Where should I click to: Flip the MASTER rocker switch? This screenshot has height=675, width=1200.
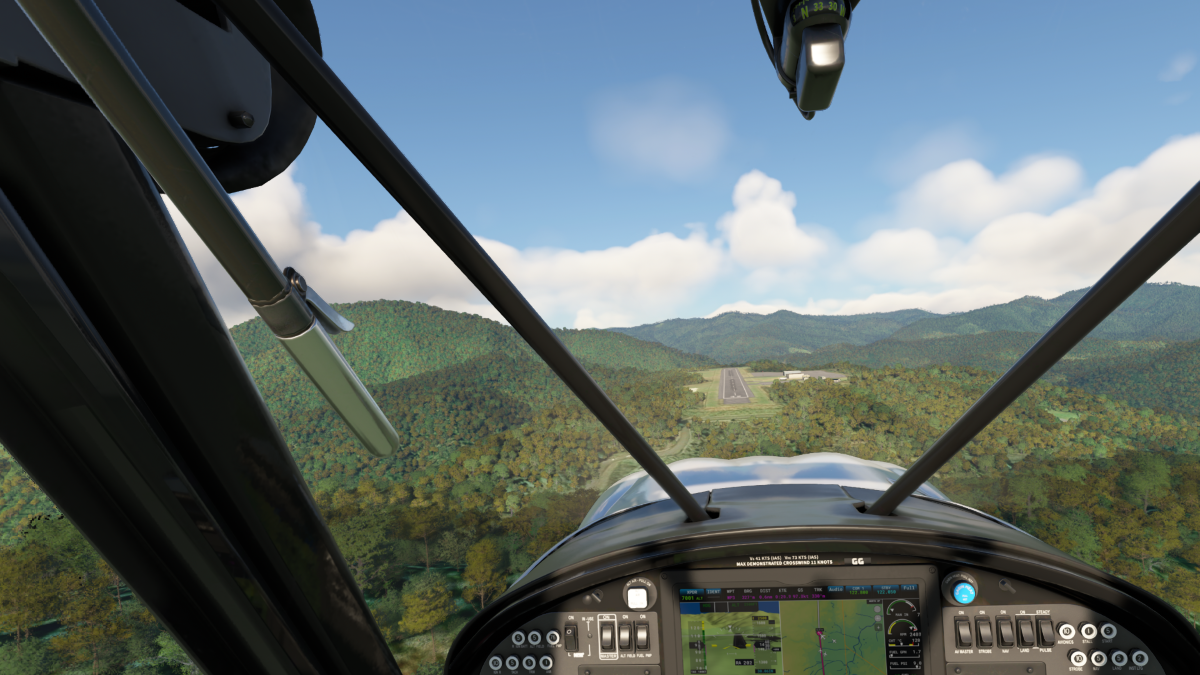pos(606,635)
